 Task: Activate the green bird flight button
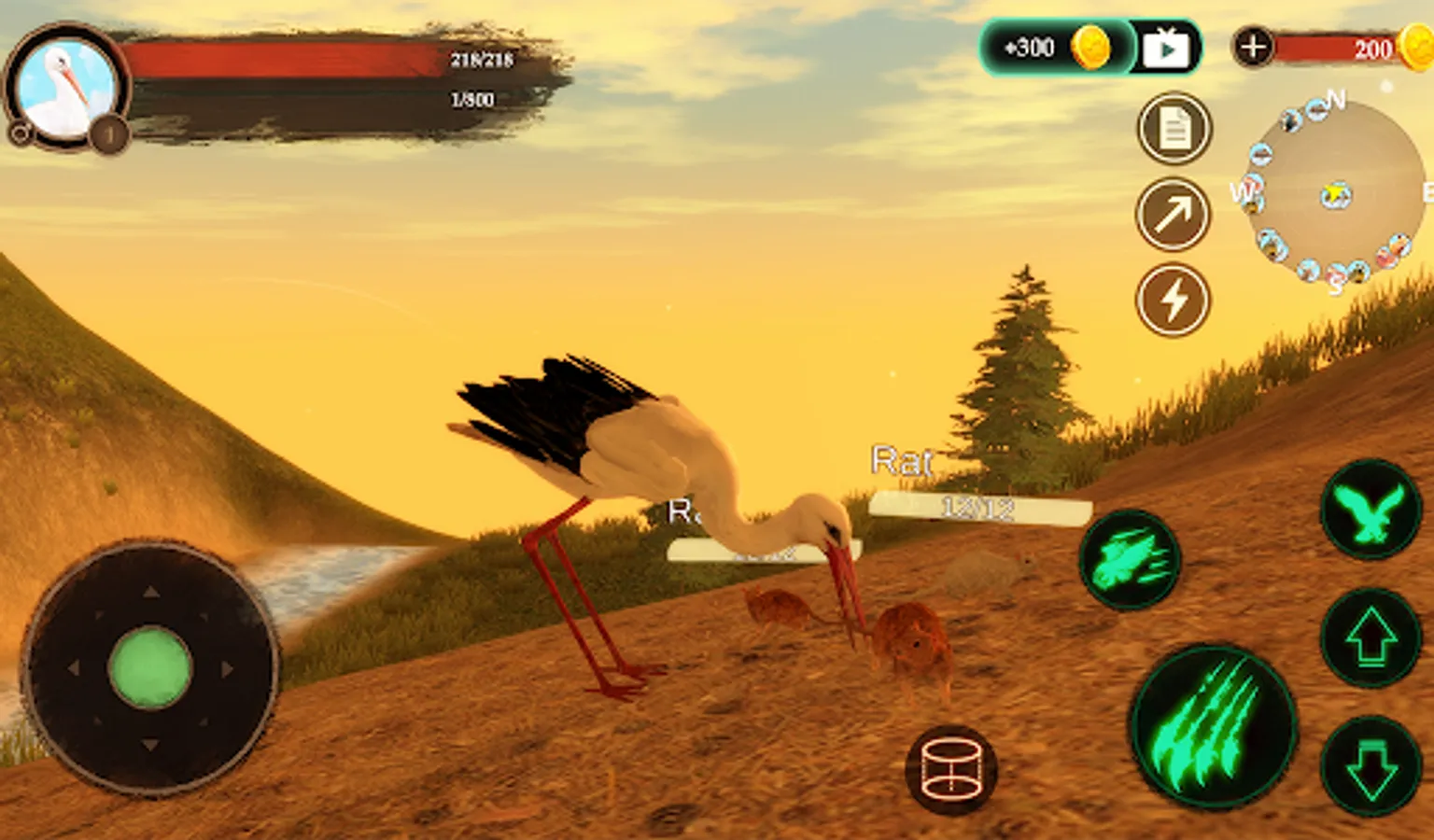tap(1370, 511)
